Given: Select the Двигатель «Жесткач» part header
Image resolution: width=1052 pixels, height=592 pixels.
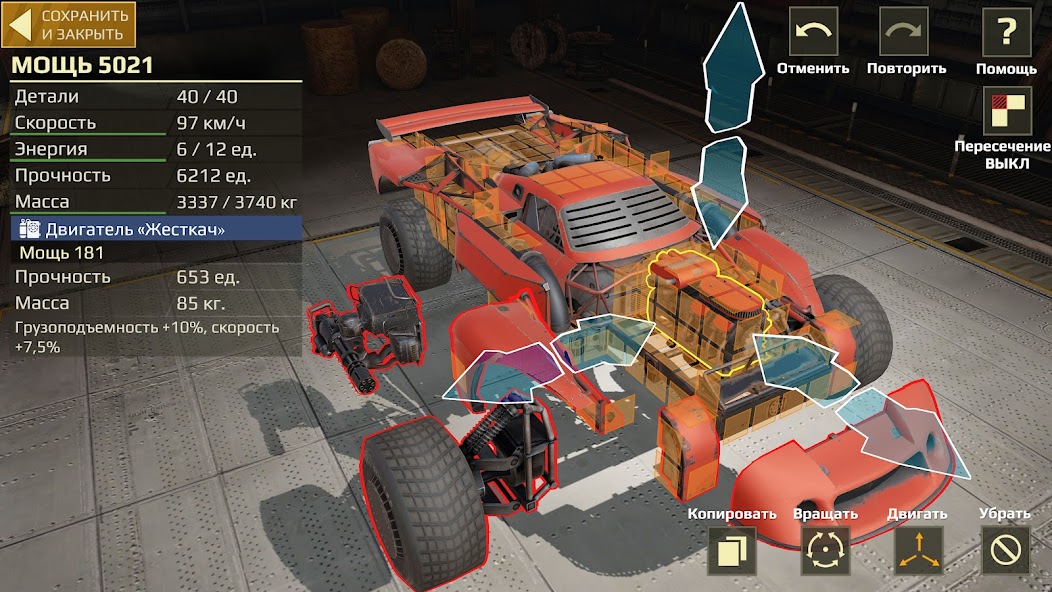Looking at the screenshot, I should pos(156,229).
